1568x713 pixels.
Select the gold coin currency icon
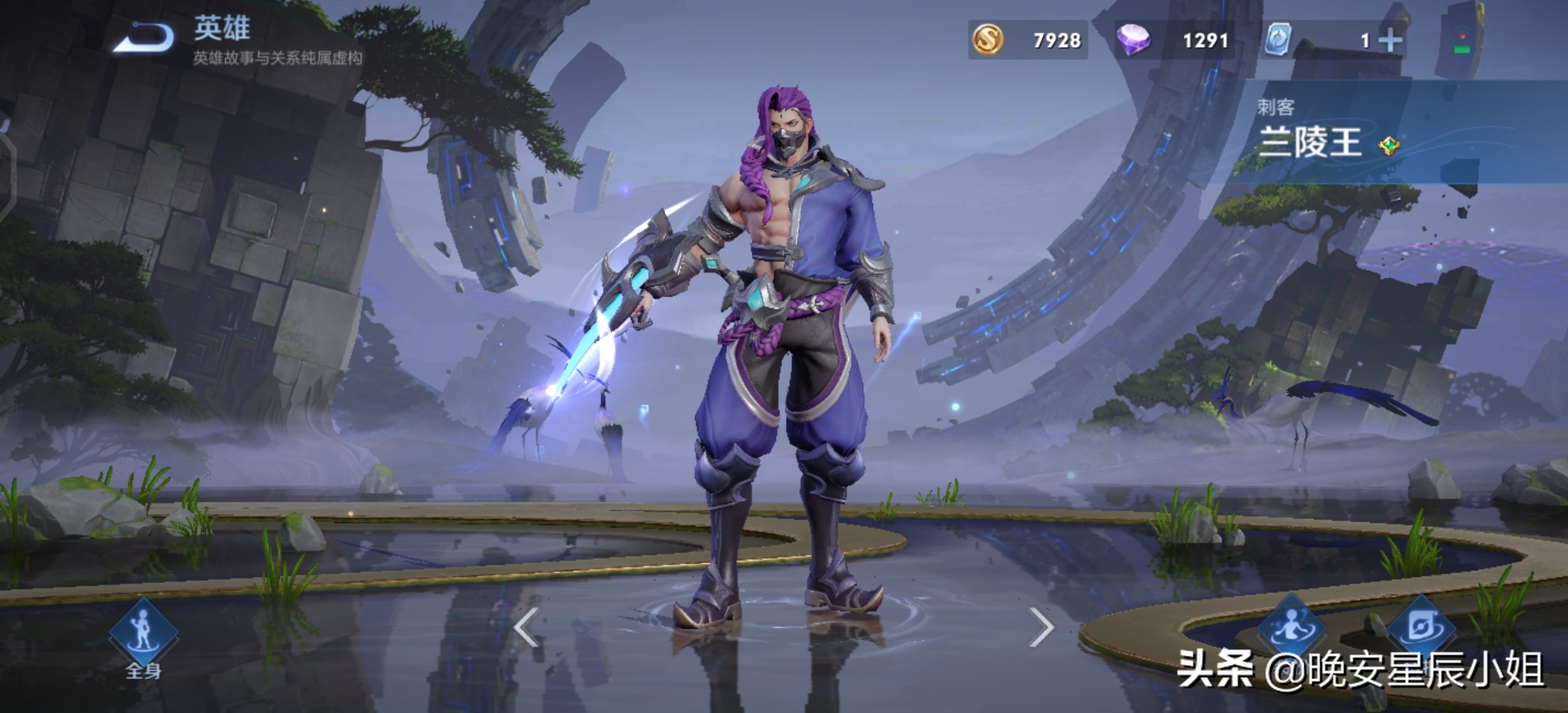tap(988, 40)
